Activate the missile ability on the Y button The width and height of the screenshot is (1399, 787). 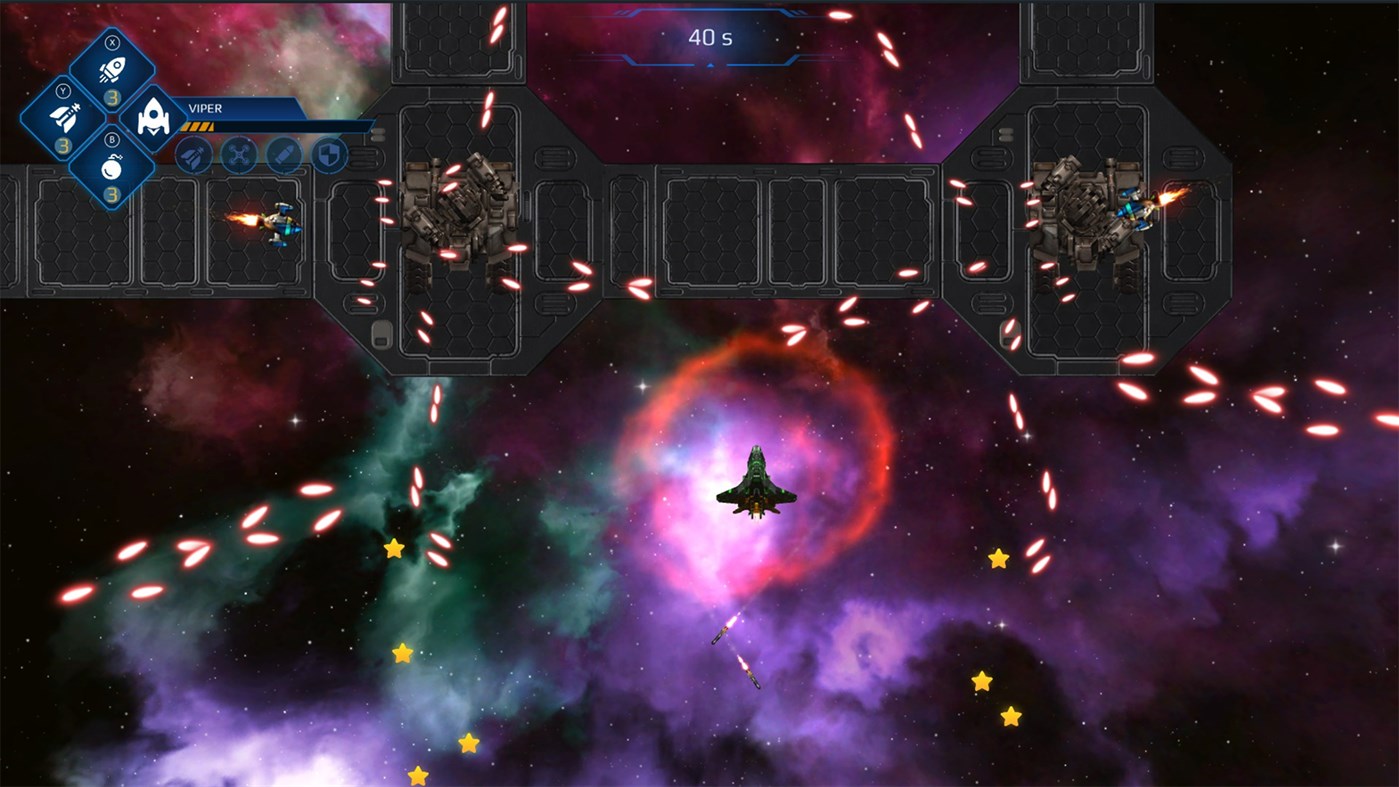pyautogui.click(x=66, y=115)
